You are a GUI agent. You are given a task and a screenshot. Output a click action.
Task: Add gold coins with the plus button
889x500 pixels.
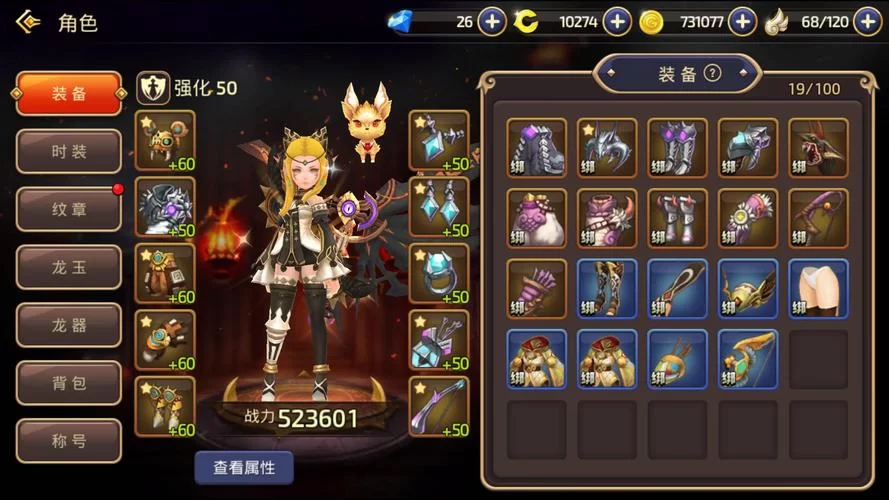tap(742, 21)
